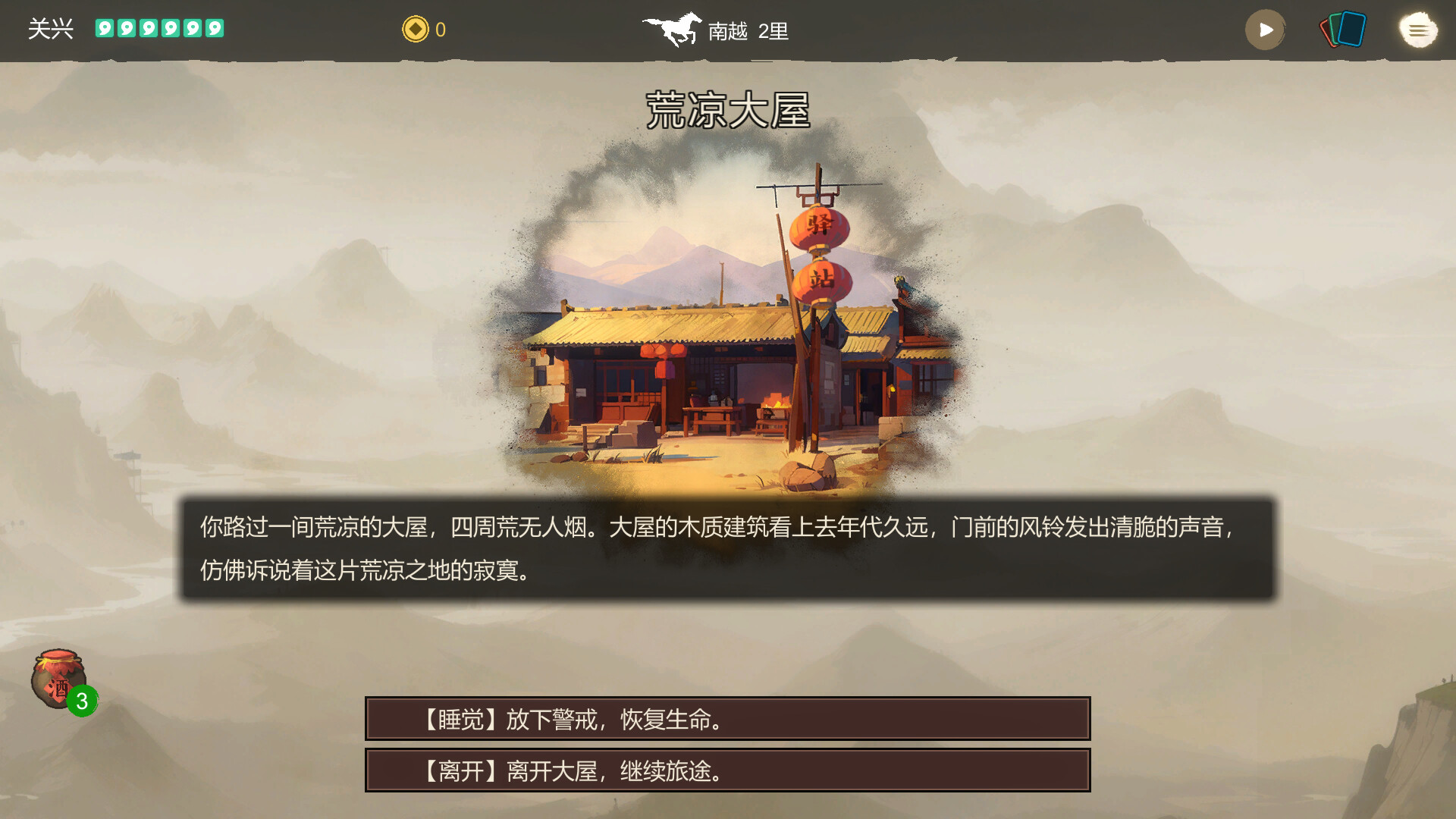Click the green badge showing 3 on the jar
1456x819 pixels.
pos(82,701)
